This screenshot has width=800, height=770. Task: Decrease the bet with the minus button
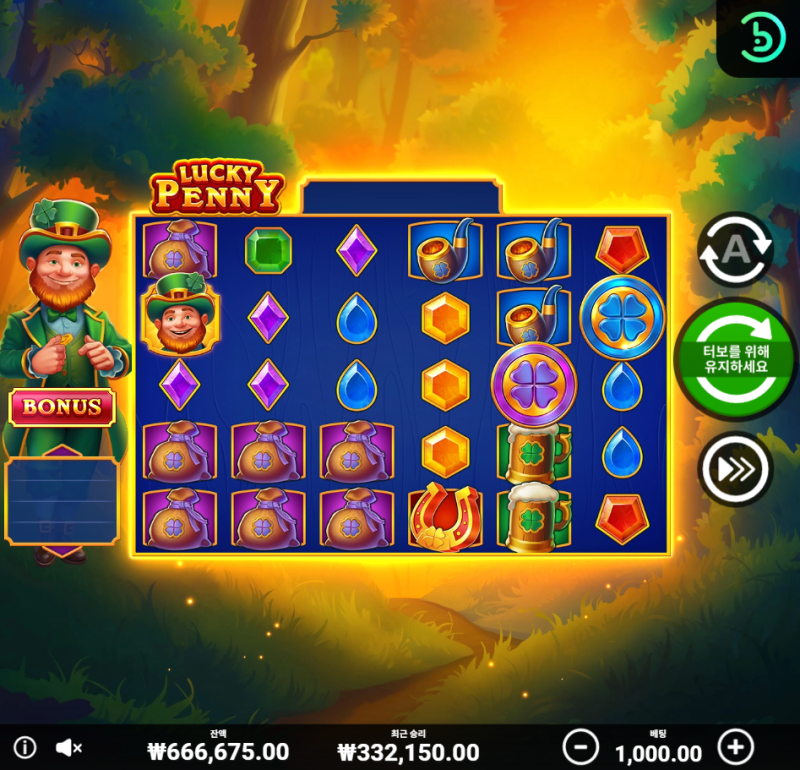580,746
